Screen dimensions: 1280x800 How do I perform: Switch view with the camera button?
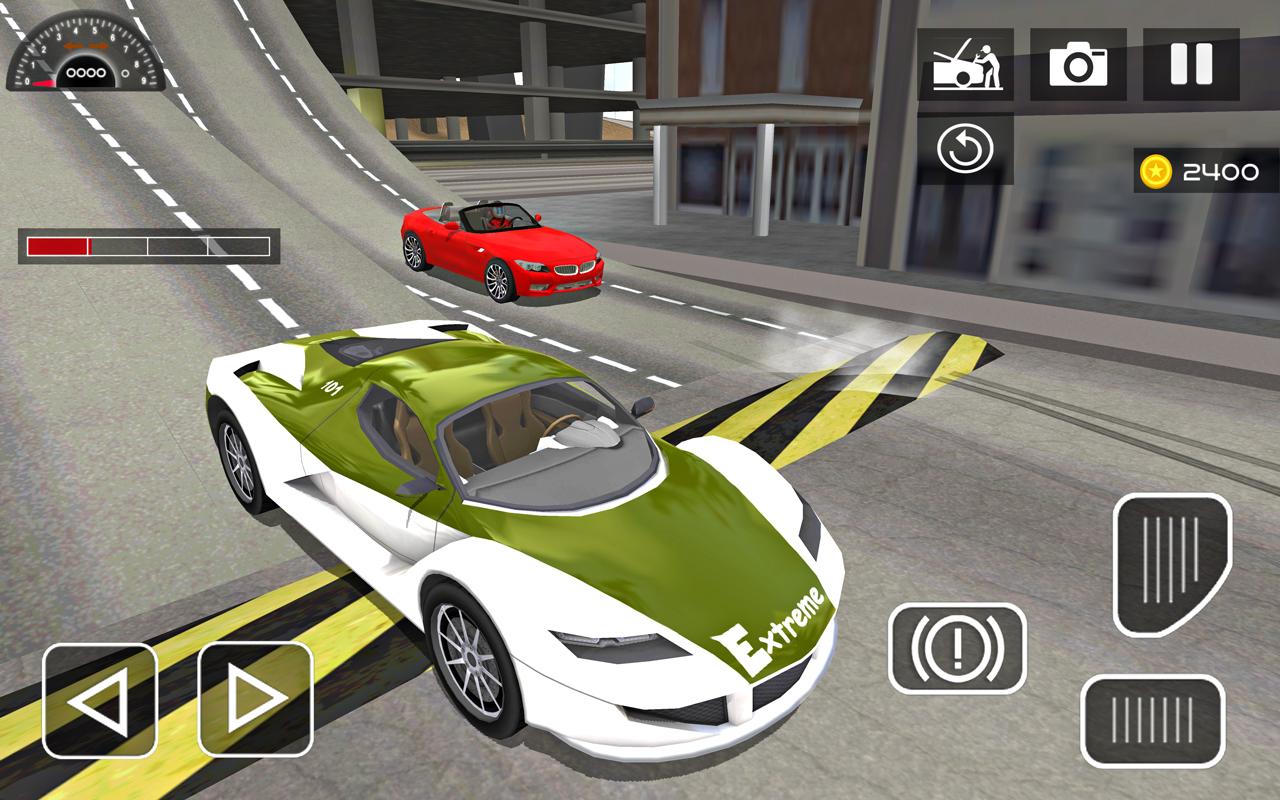1078,65
